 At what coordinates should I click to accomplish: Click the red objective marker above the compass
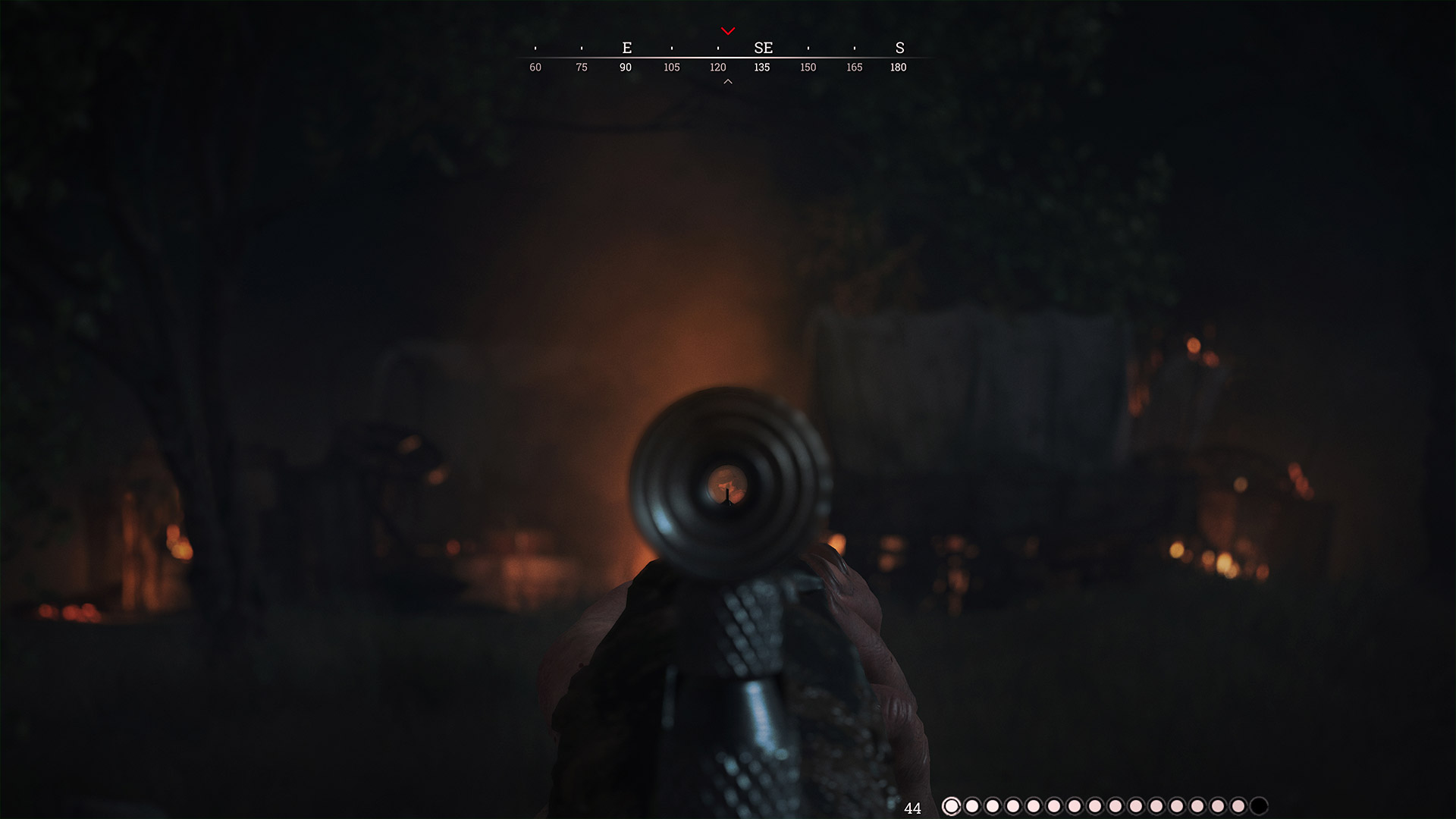pos(728,32)
